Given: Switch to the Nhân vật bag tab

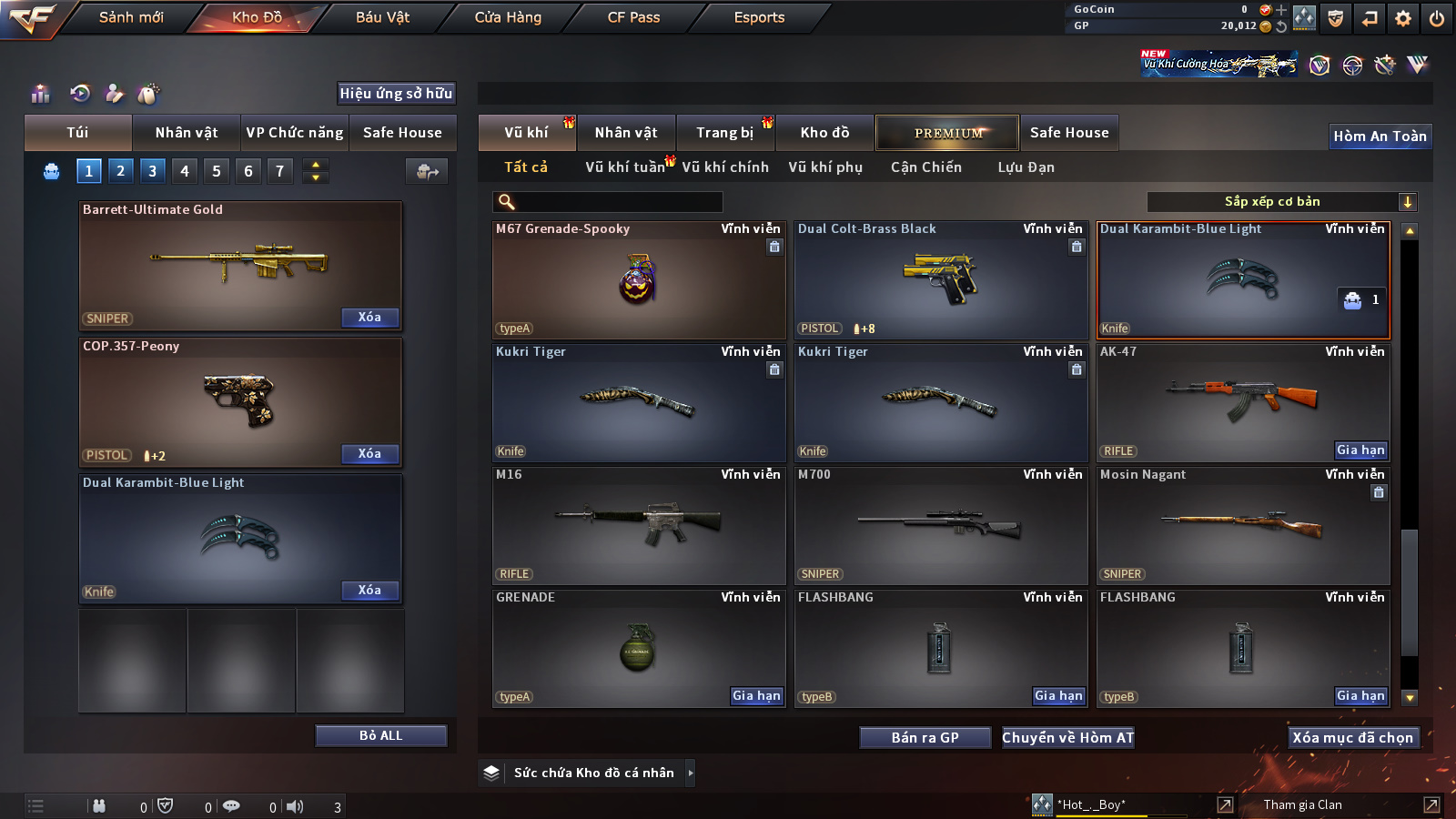Looking at the screenshot, I should (x=187, y=133).
